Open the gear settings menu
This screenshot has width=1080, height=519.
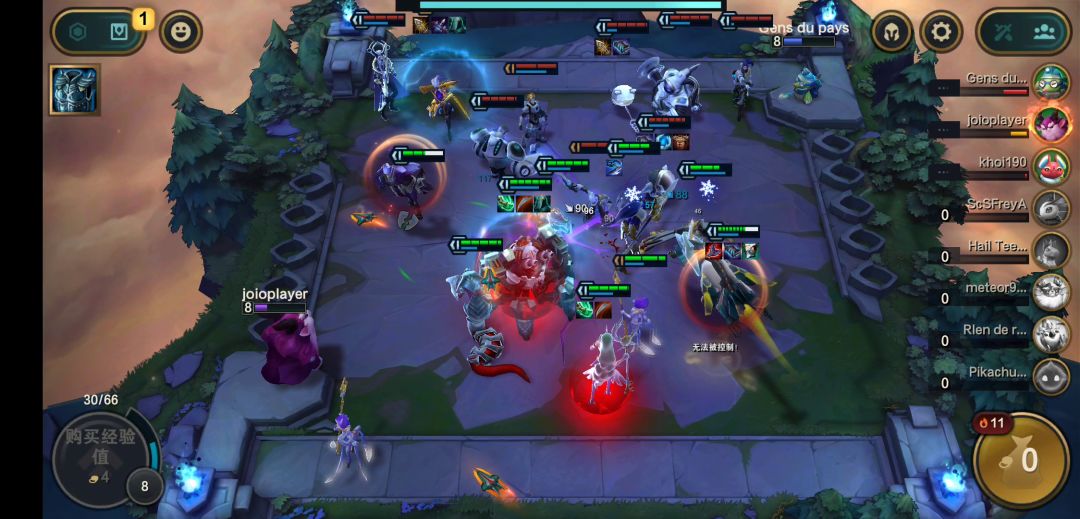pos(940,32)
